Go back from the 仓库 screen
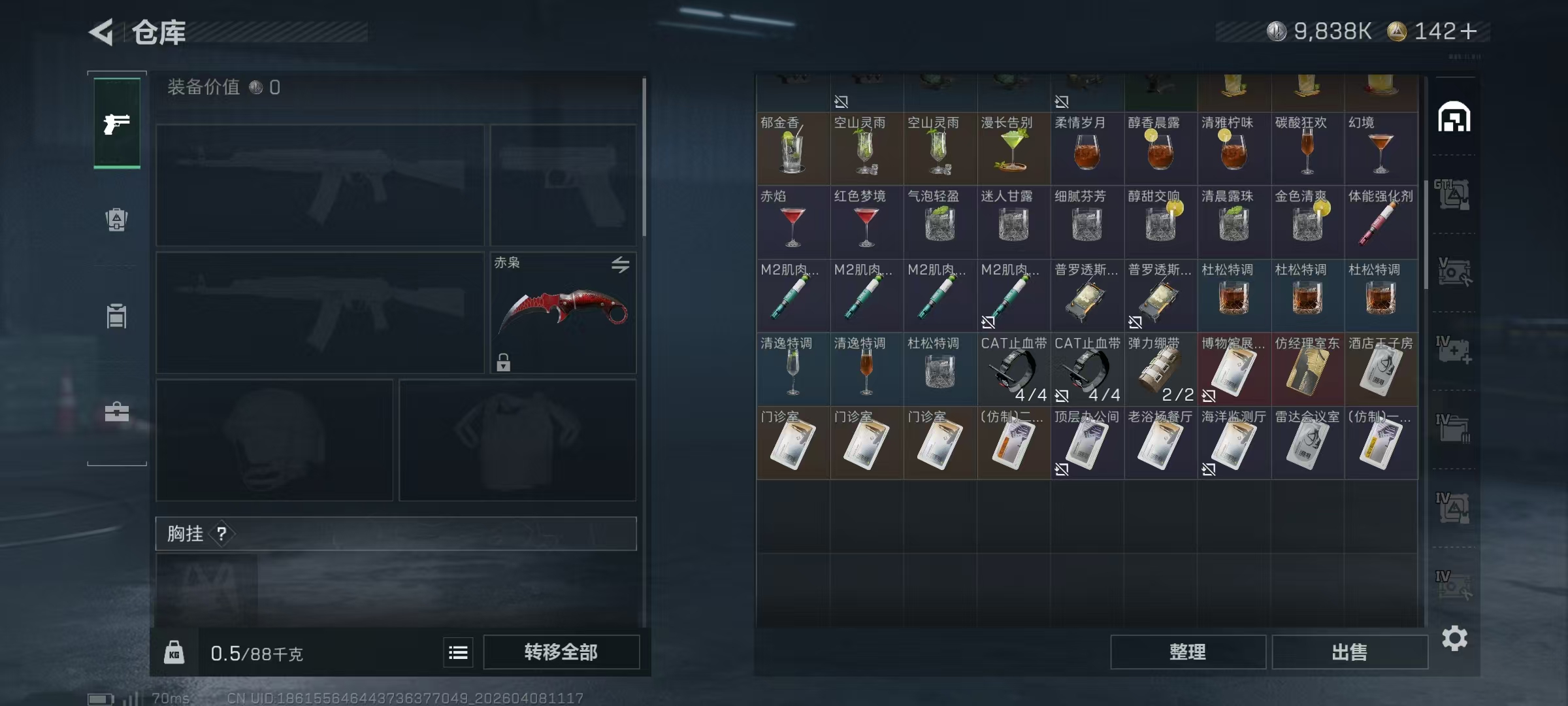The width and height of the screenshot is (1568, 706). tap(102, 32)
